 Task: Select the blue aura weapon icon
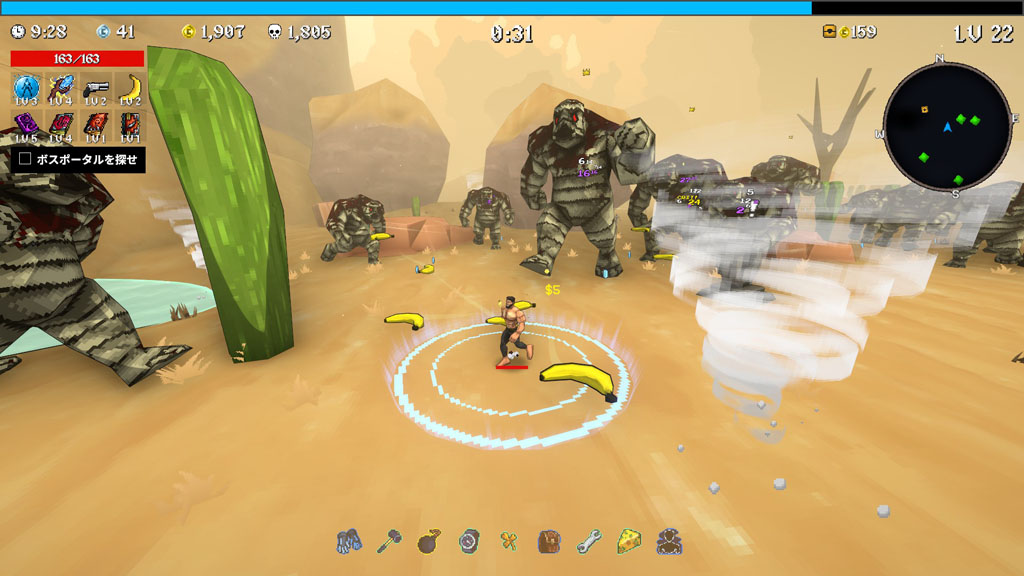[x=26, y=90]
